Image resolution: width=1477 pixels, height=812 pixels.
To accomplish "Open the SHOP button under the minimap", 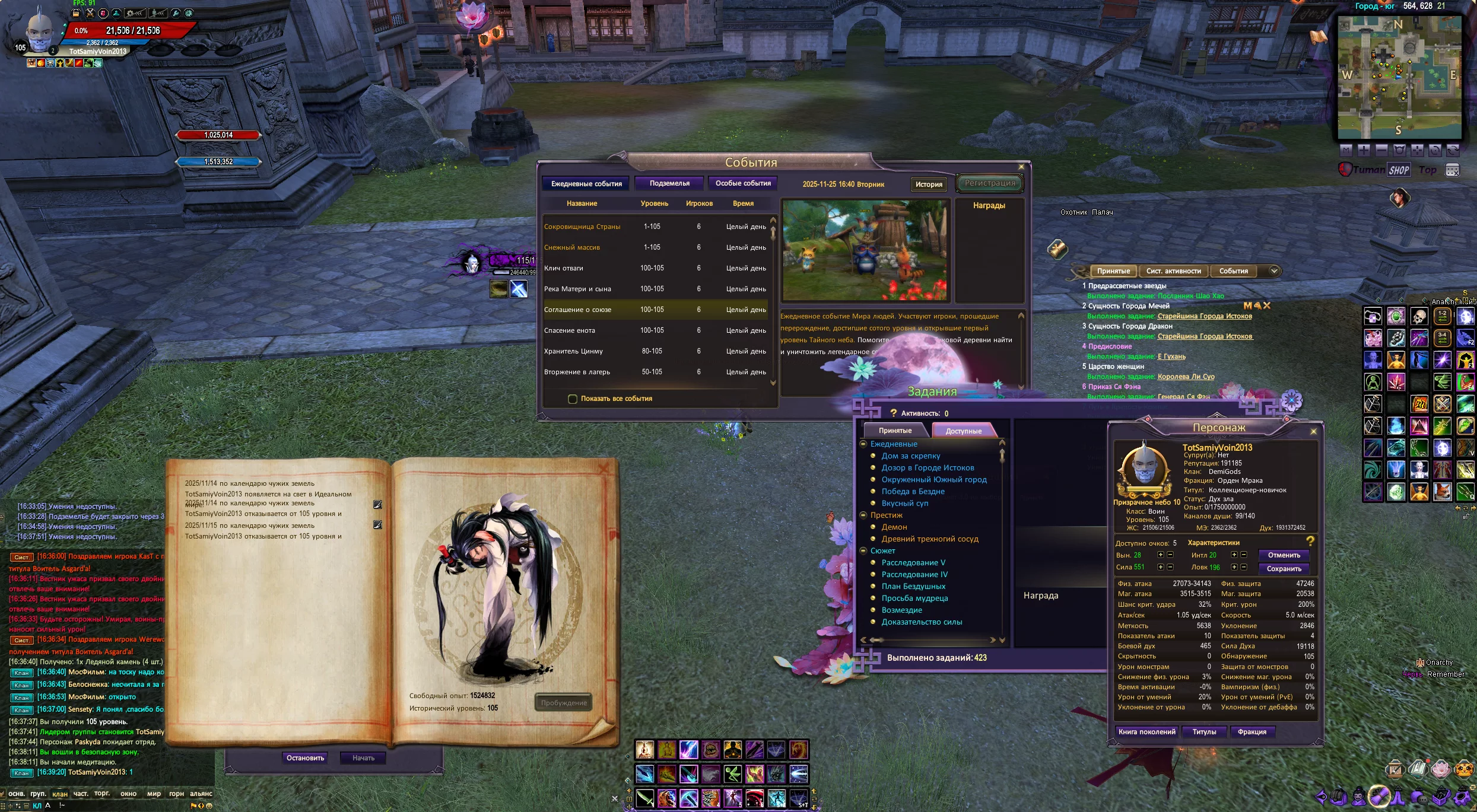I will click(x=1399, y=170).
